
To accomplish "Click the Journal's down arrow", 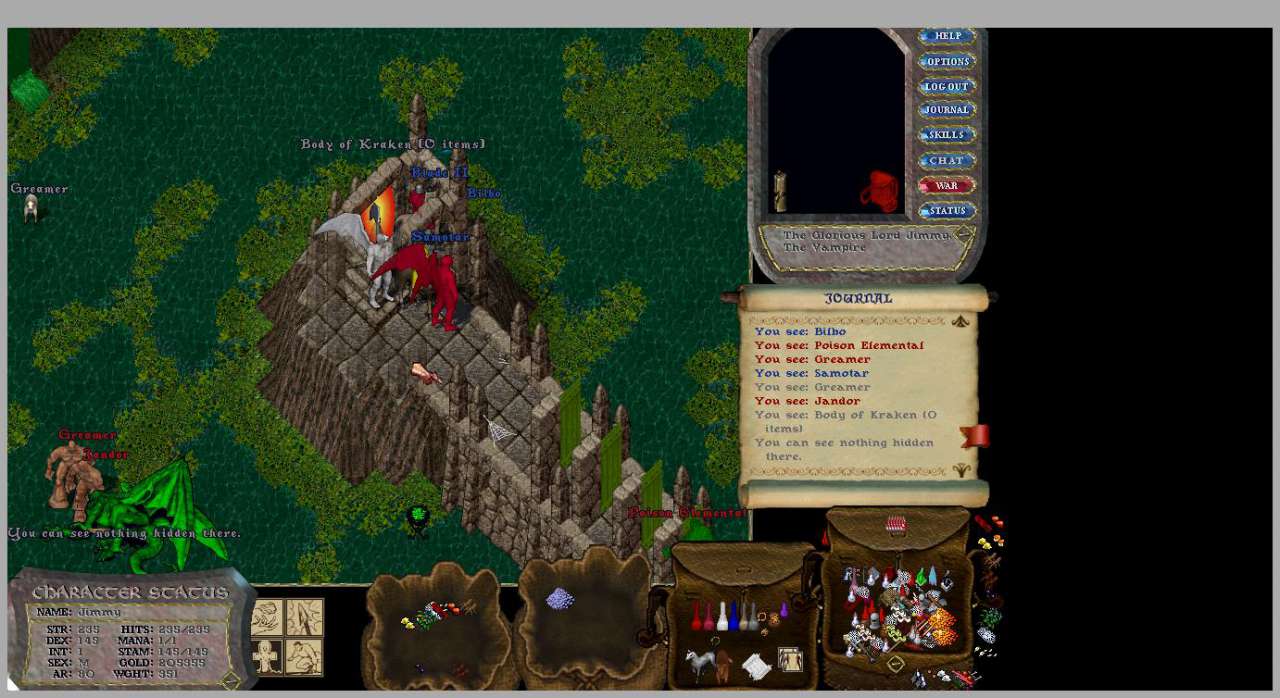I will click(960, 470).
